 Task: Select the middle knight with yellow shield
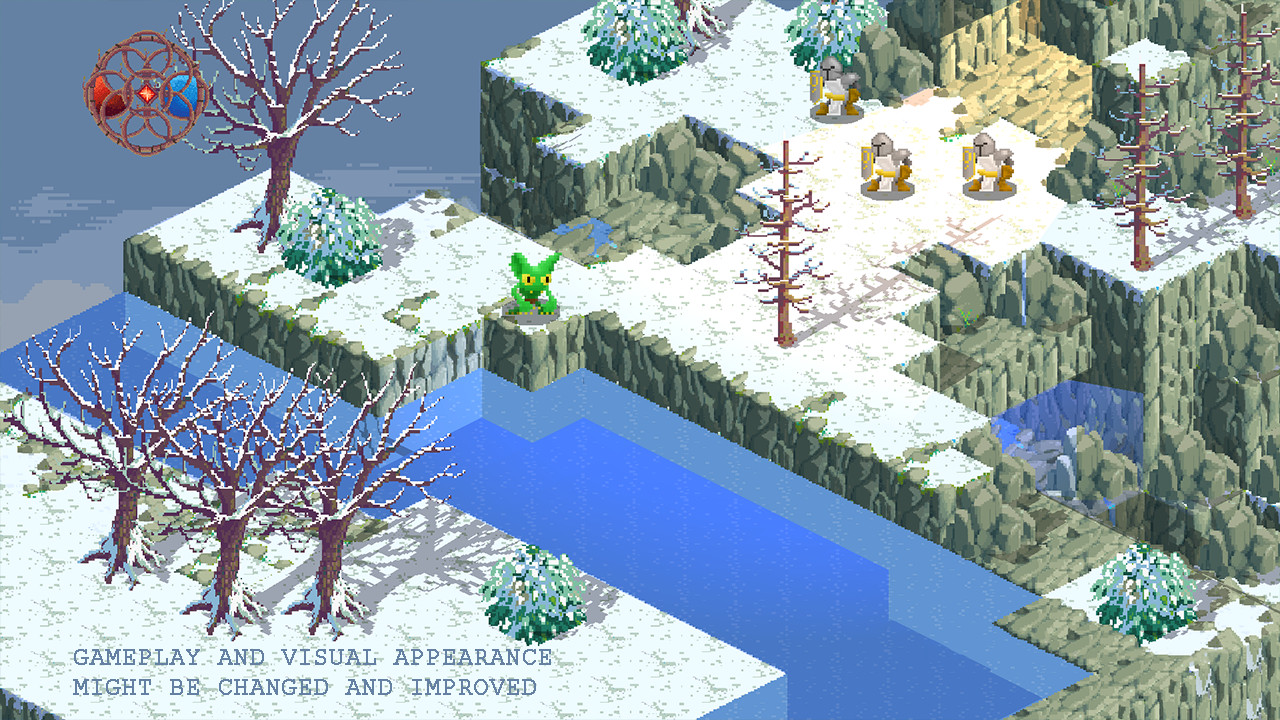[886, 165]
